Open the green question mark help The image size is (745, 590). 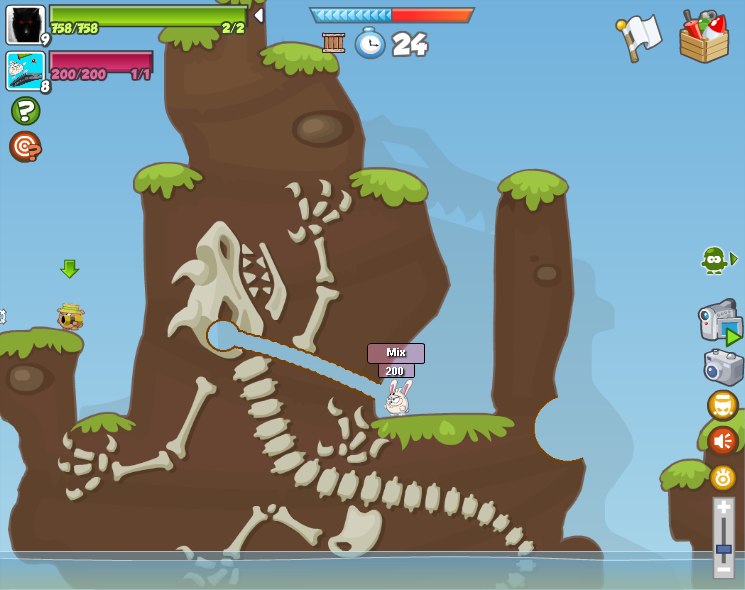click(25, 110)
